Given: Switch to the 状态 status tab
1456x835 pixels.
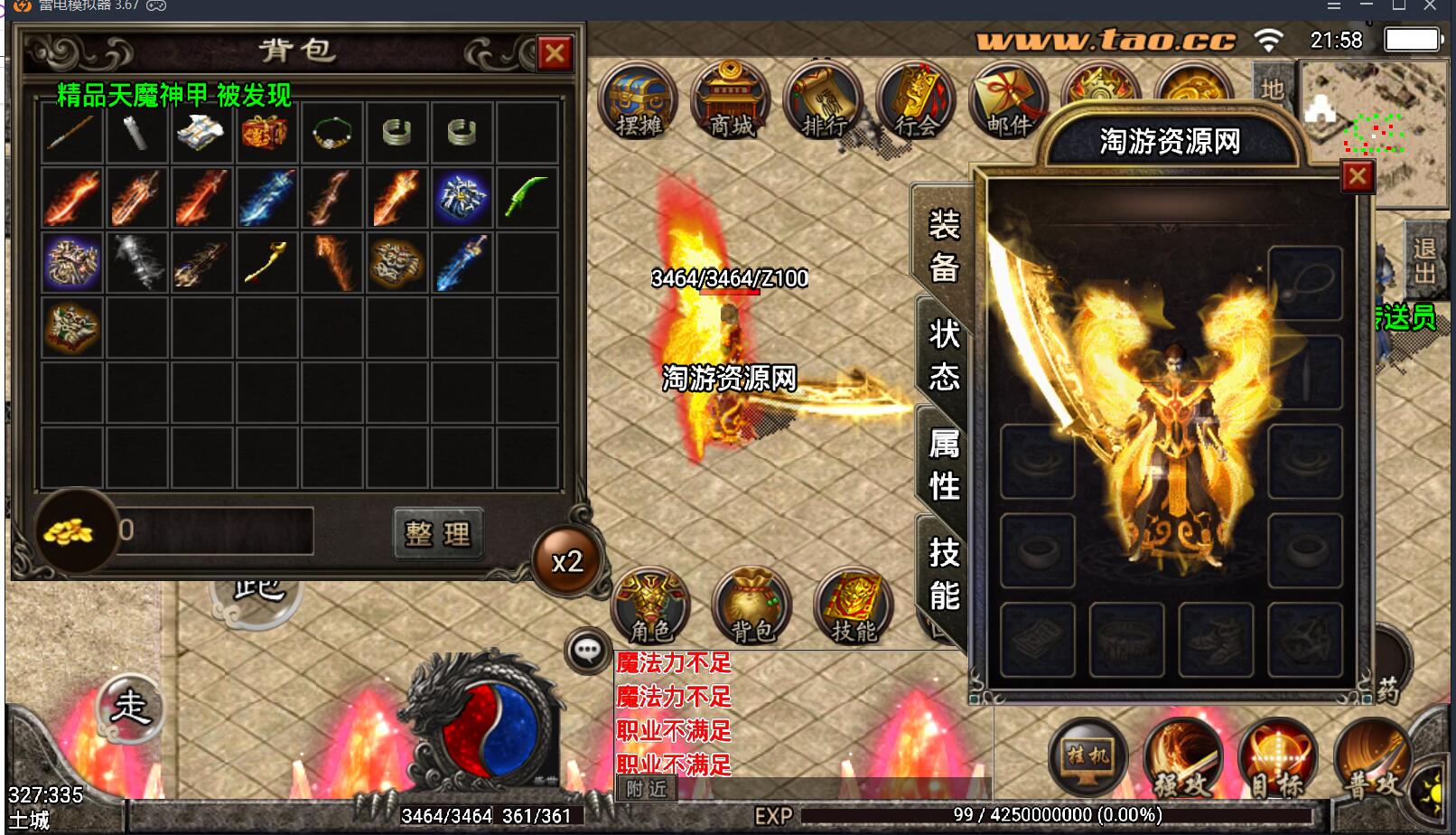Looking at the screenshot, I should pyautogui.click(x=944, y=354).
